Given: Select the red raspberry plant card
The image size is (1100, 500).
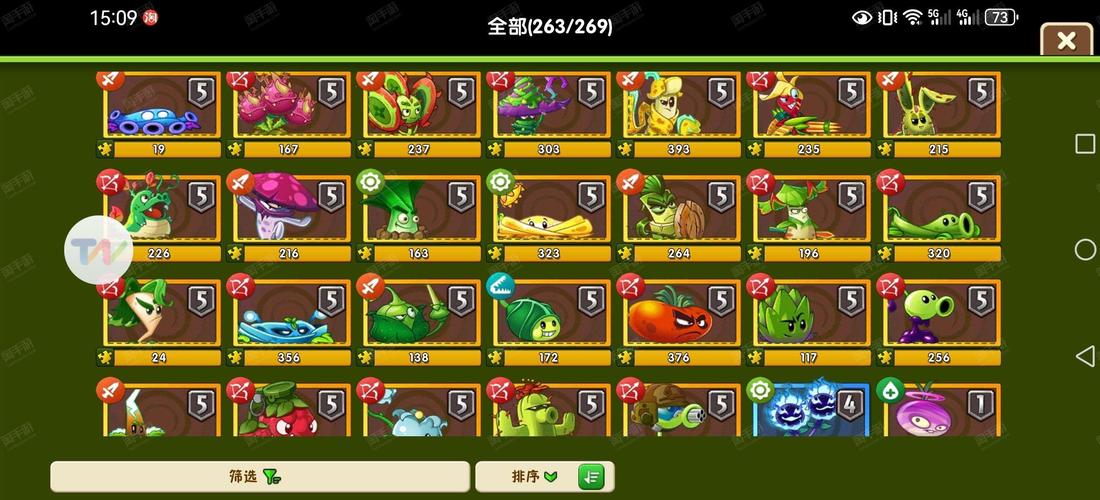Looking at the screenshot, I should point(291,410).
